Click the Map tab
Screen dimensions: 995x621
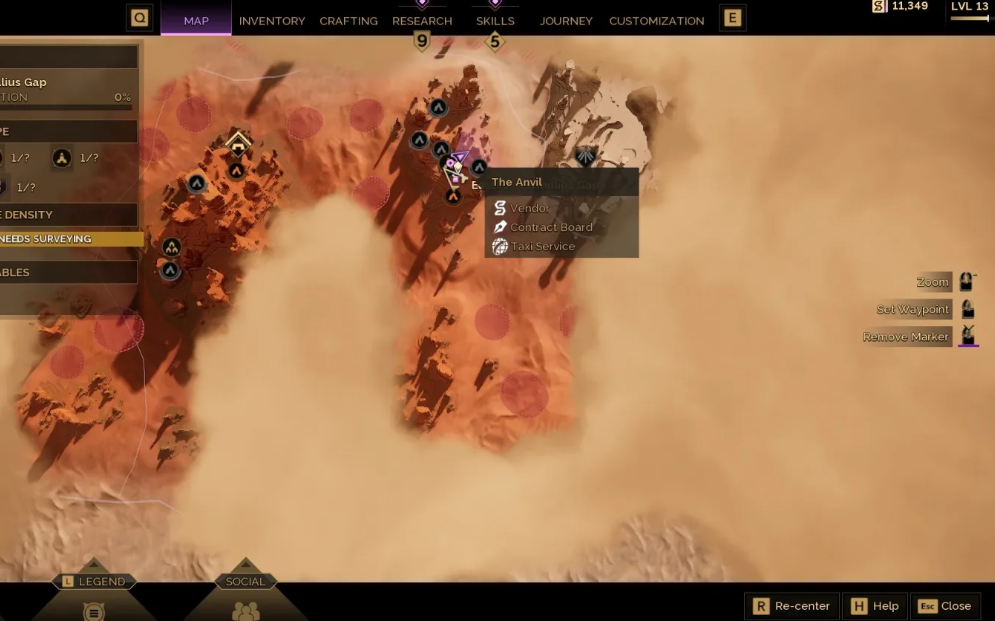[196, 20]
